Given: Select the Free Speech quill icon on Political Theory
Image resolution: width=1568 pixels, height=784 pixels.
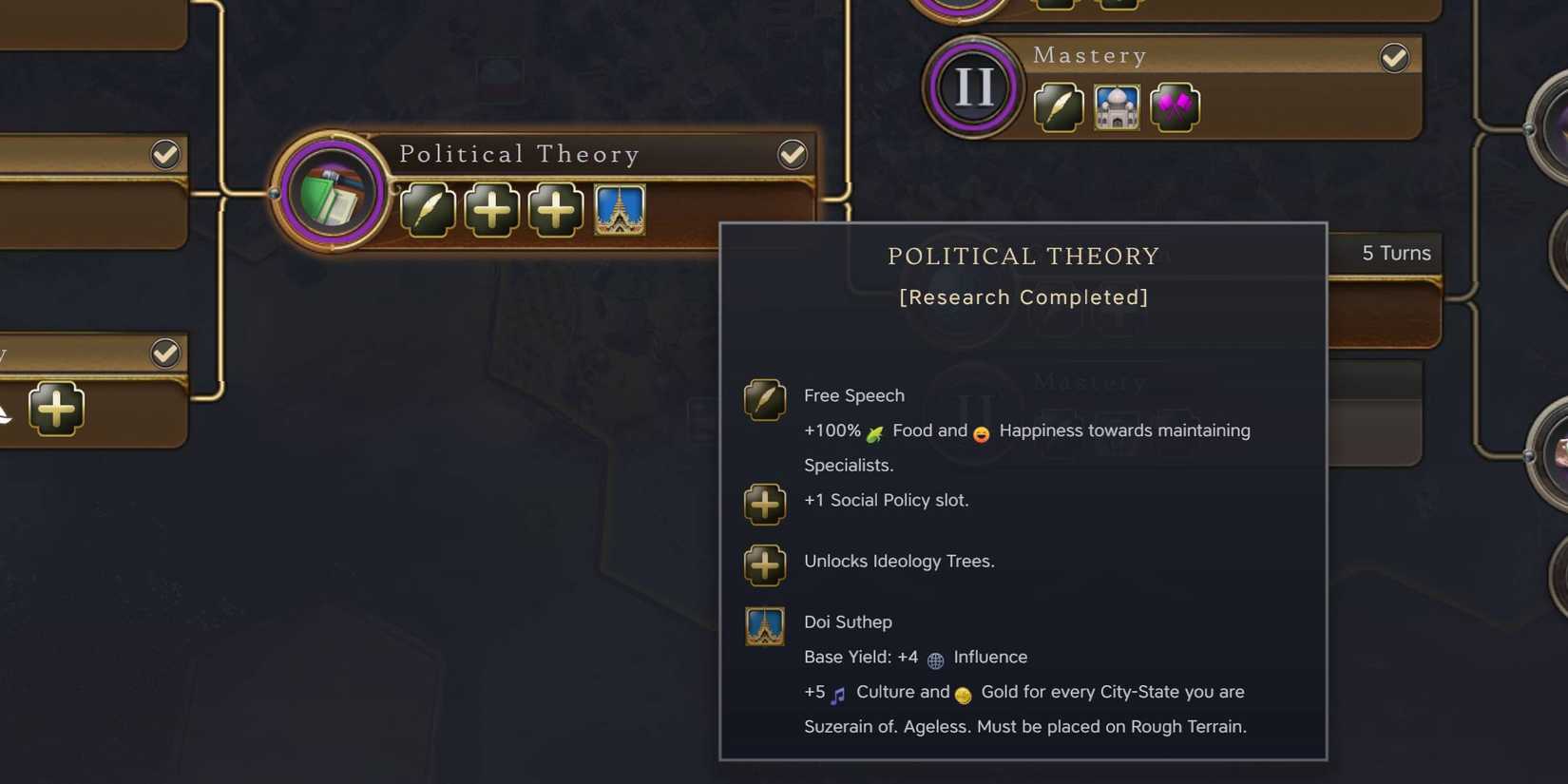Looking at the screenshot, I should pos(429,210).
